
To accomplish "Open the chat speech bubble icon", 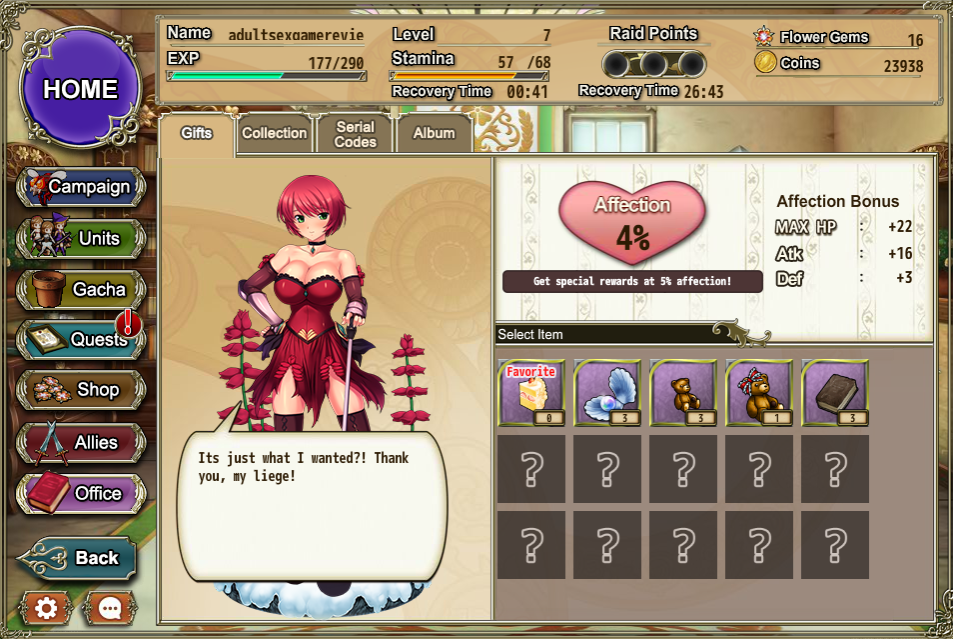I will click(x=109, y=607).
